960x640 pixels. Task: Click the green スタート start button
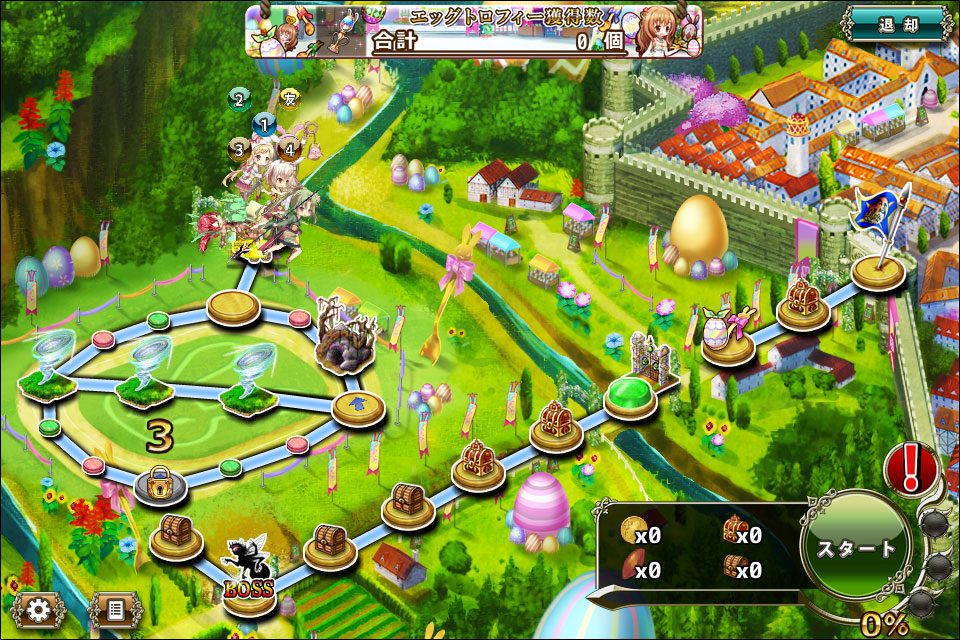[x=856, y=549]
